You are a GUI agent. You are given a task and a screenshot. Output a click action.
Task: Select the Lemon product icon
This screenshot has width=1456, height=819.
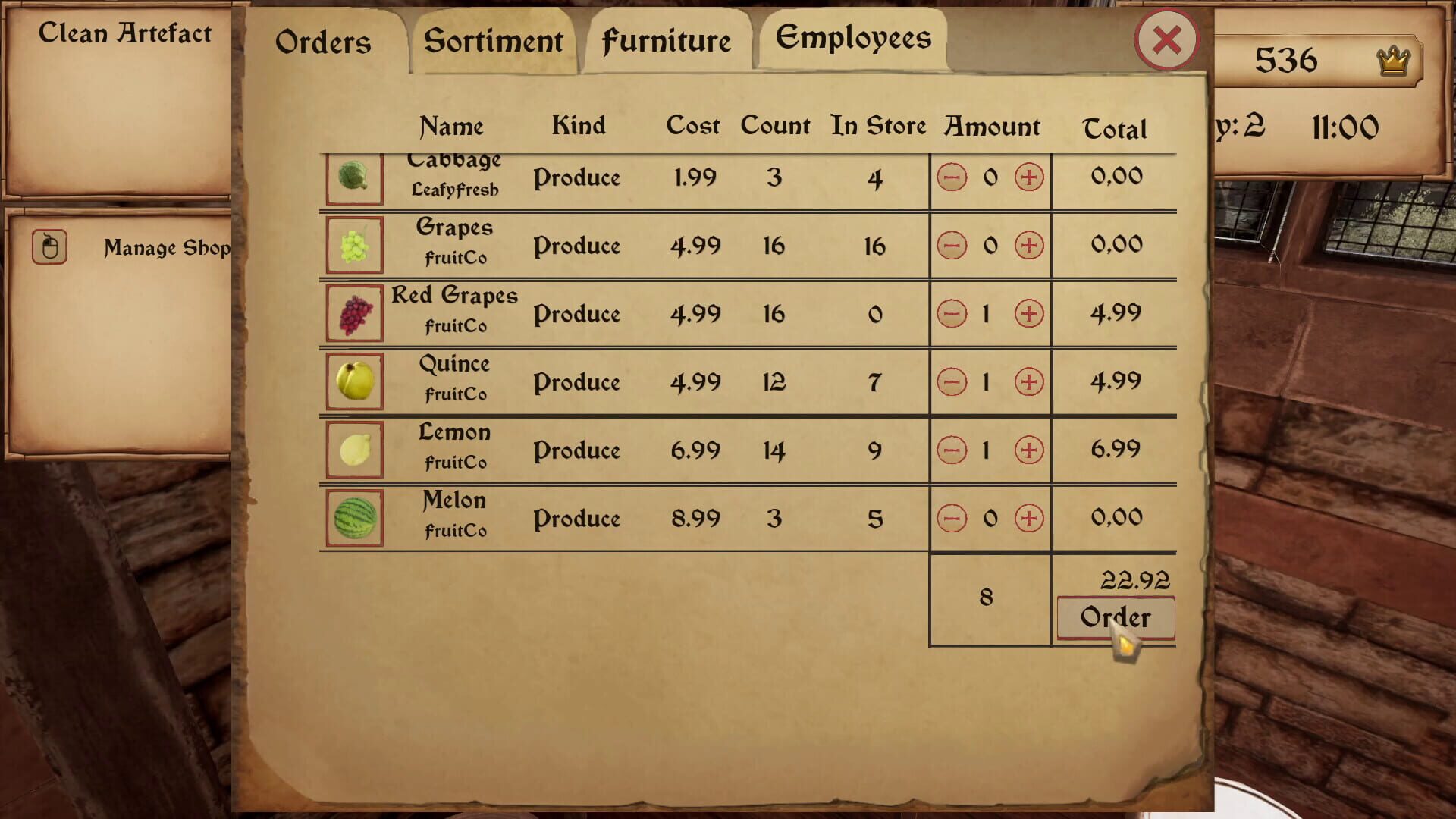353,450
